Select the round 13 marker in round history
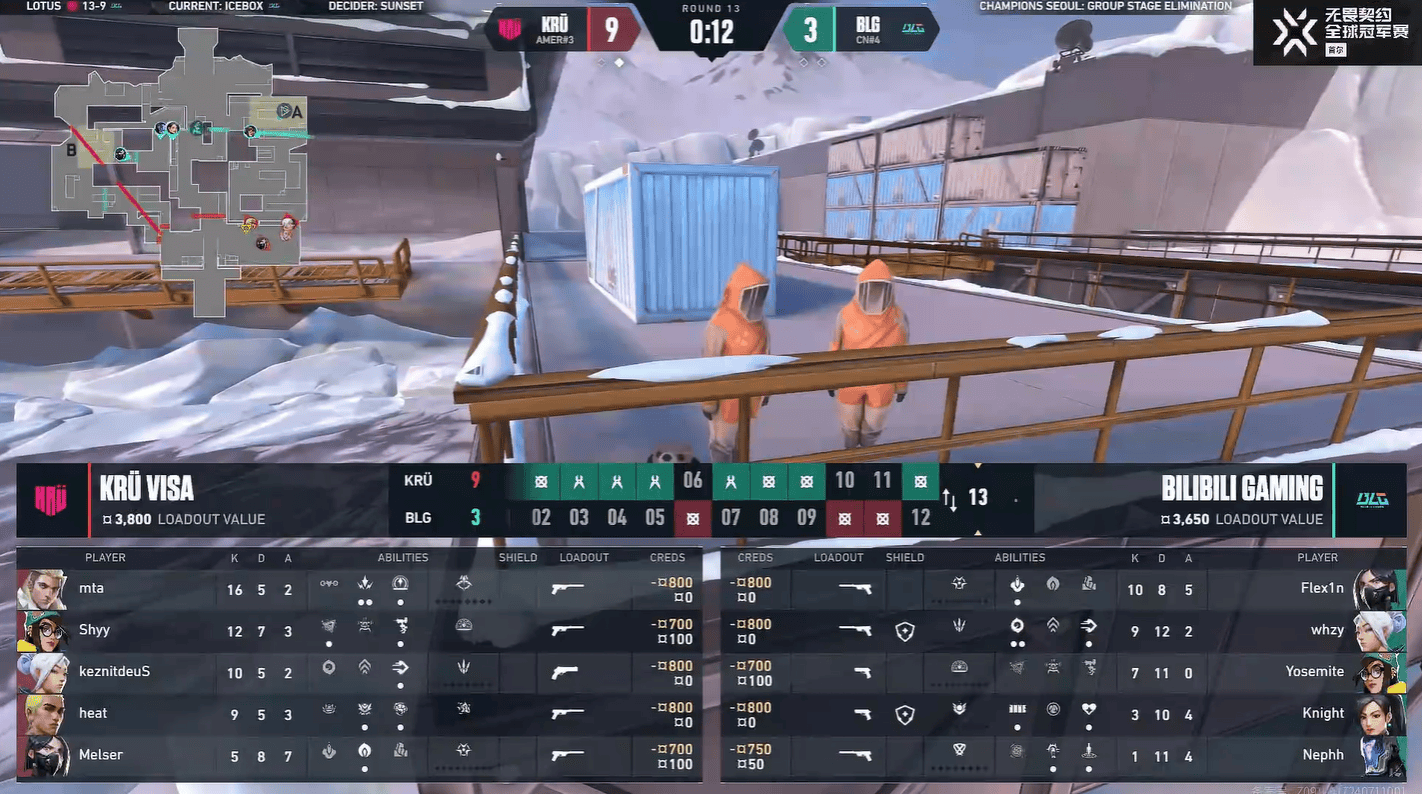This screenshot has height=794, width=1422. point(977,498)
